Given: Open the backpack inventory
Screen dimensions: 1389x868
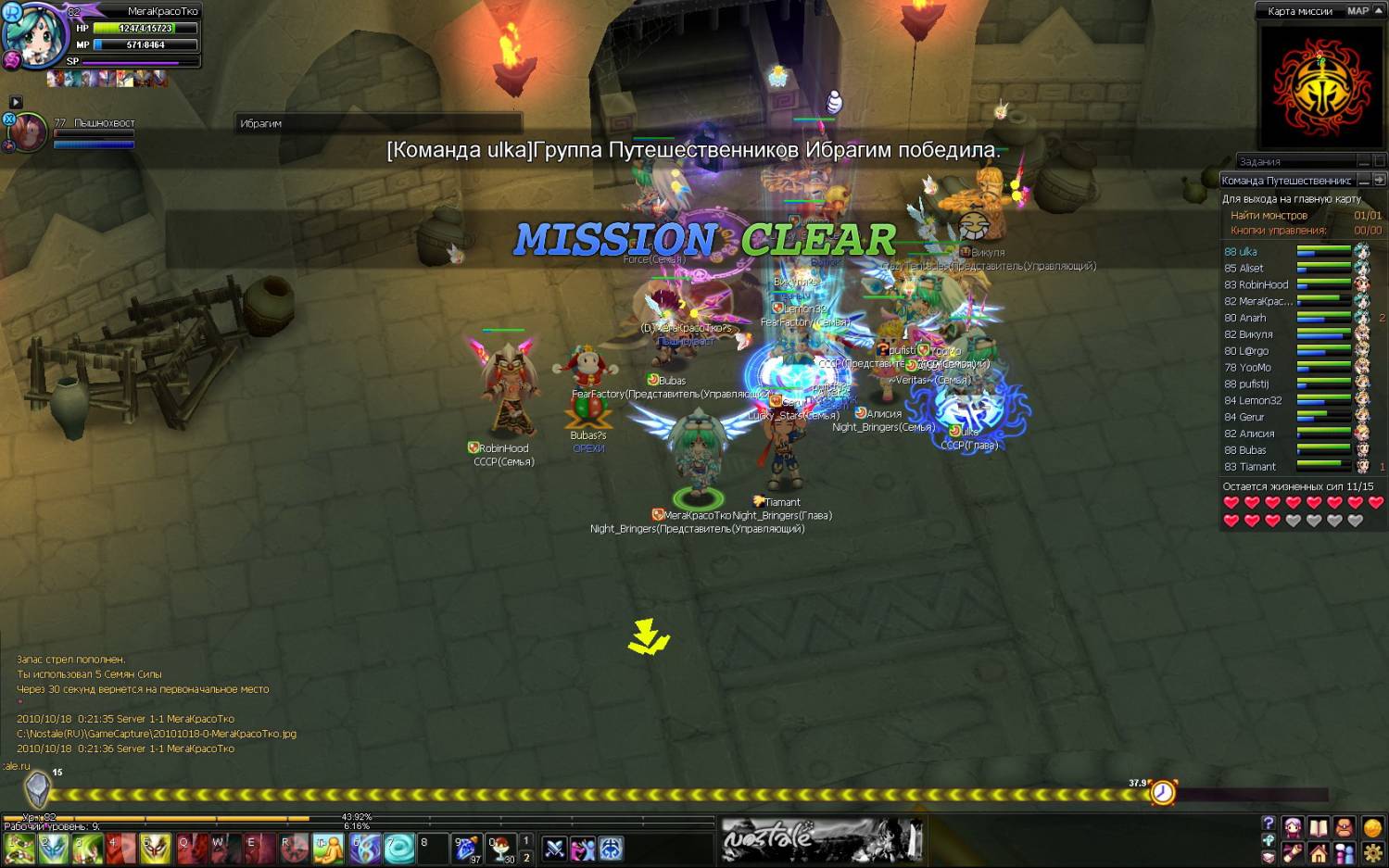Looking at the screenshot, I should click(1344, 827).
